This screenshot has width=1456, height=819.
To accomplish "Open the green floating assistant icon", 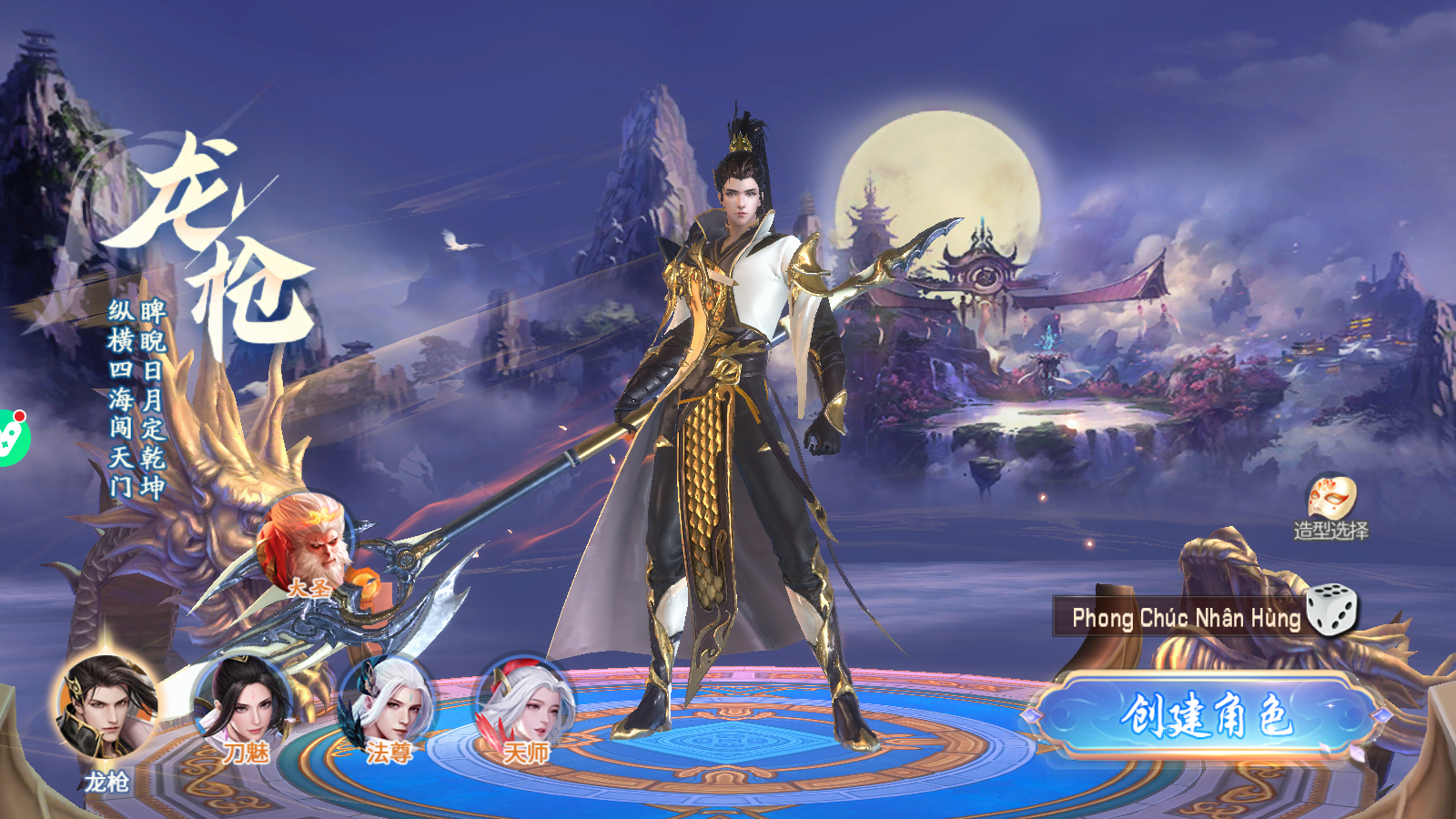I will point(11,439).
